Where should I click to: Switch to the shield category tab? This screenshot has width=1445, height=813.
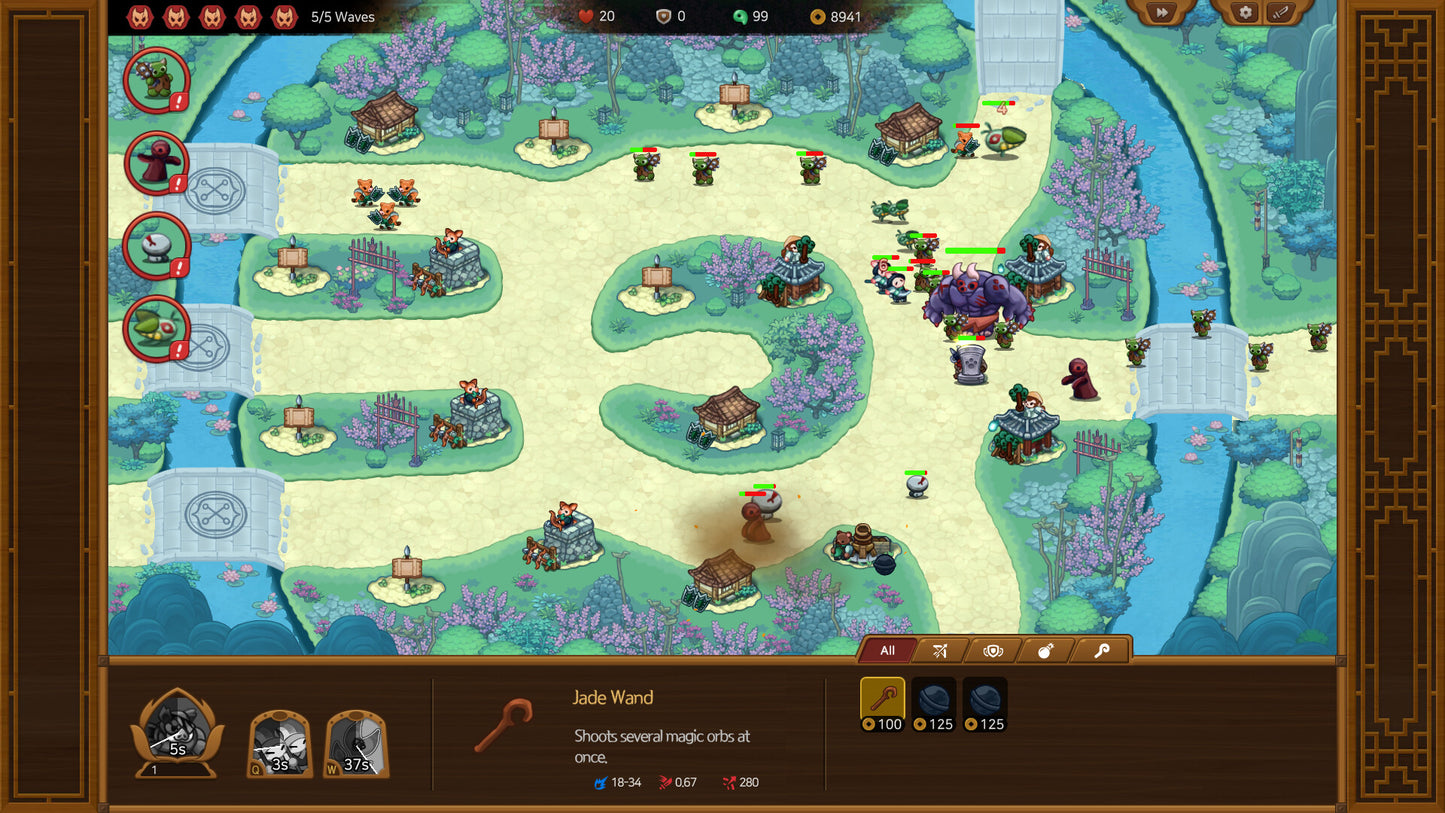(993, 651)
